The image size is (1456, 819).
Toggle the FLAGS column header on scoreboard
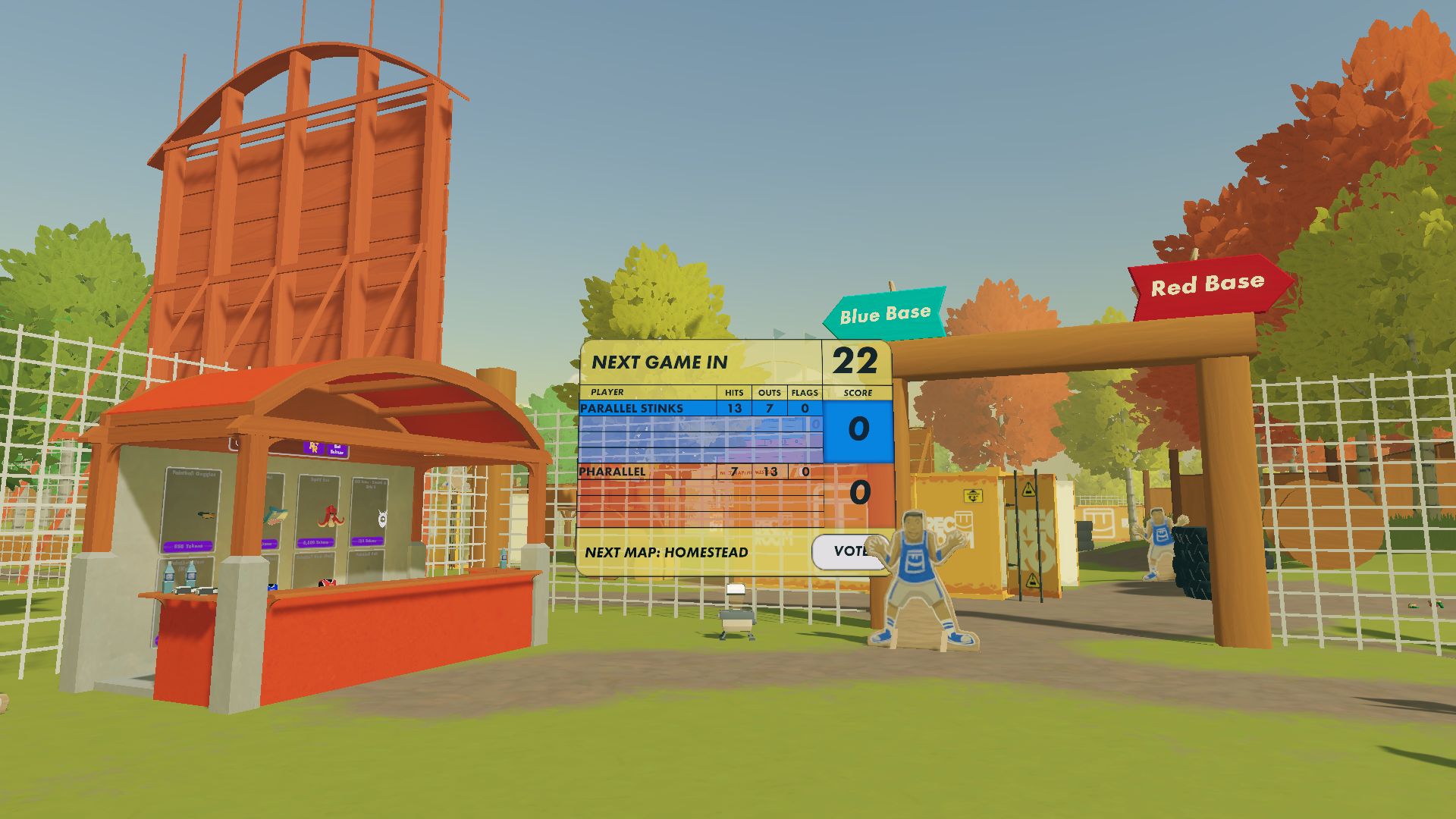tap(804, 394)
